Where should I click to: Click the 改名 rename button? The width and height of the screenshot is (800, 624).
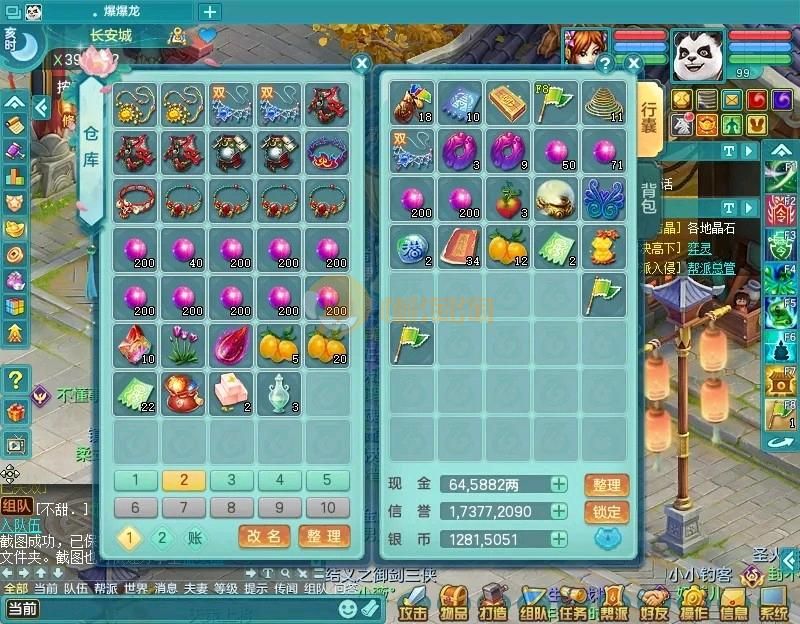click(265, 536)
